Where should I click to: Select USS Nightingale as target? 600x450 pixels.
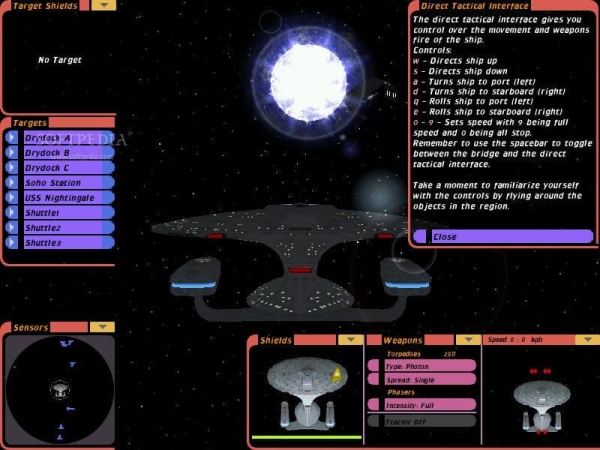tap(60, 198)
